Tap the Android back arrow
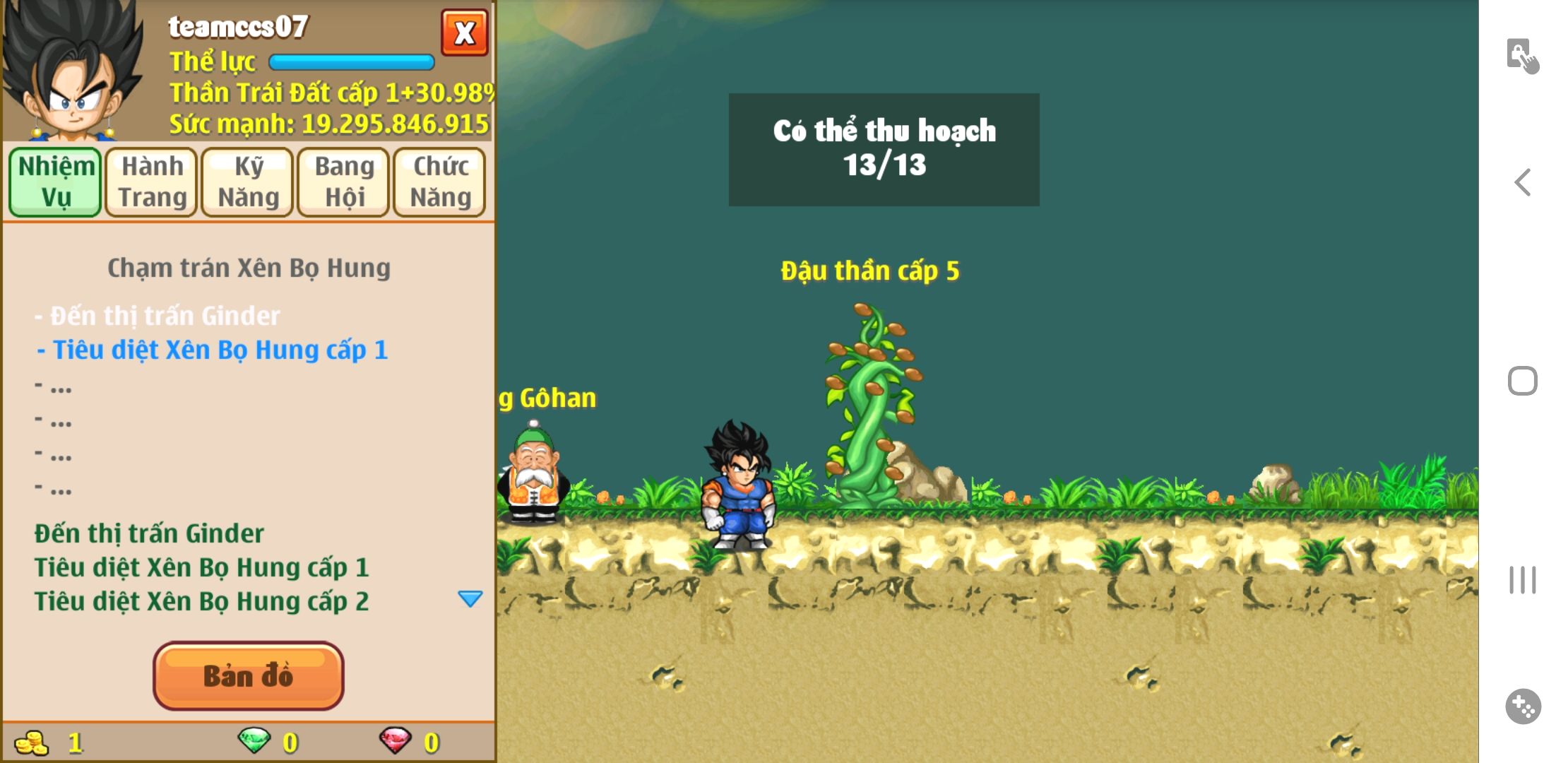 [1523, 182]
